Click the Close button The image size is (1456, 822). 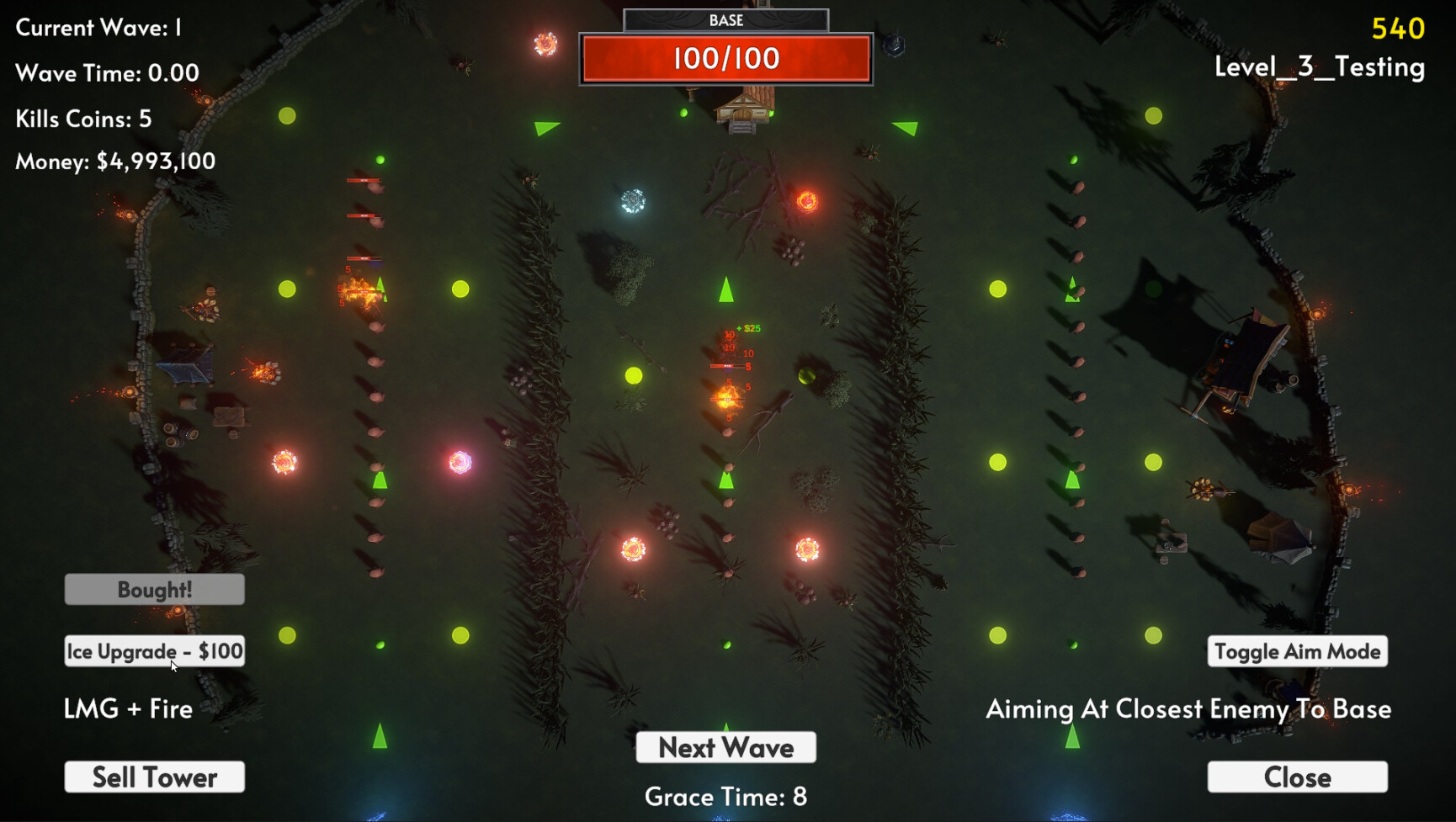1297,777
